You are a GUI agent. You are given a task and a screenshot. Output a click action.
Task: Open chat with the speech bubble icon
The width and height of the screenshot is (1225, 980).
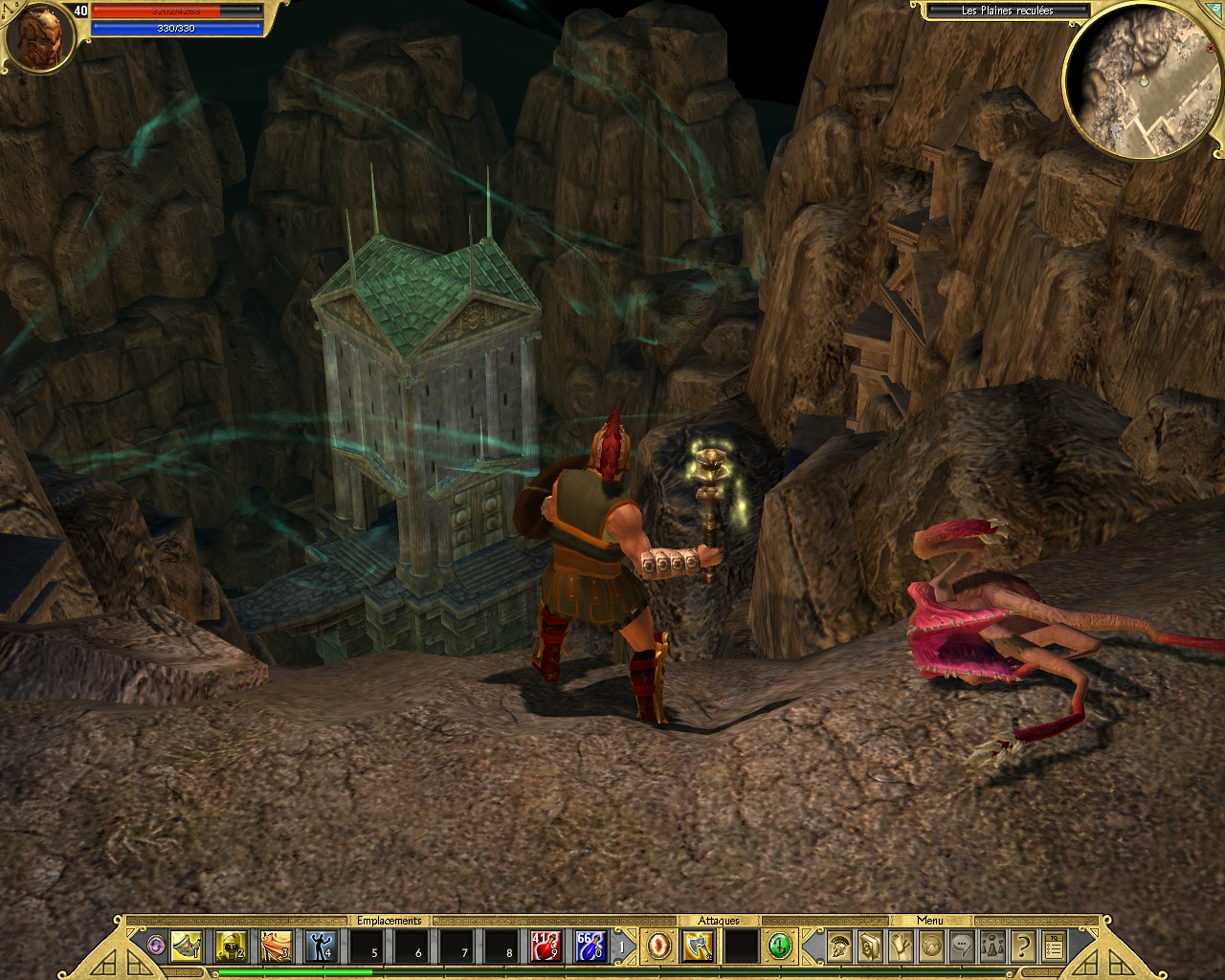(x=960, y=946)
